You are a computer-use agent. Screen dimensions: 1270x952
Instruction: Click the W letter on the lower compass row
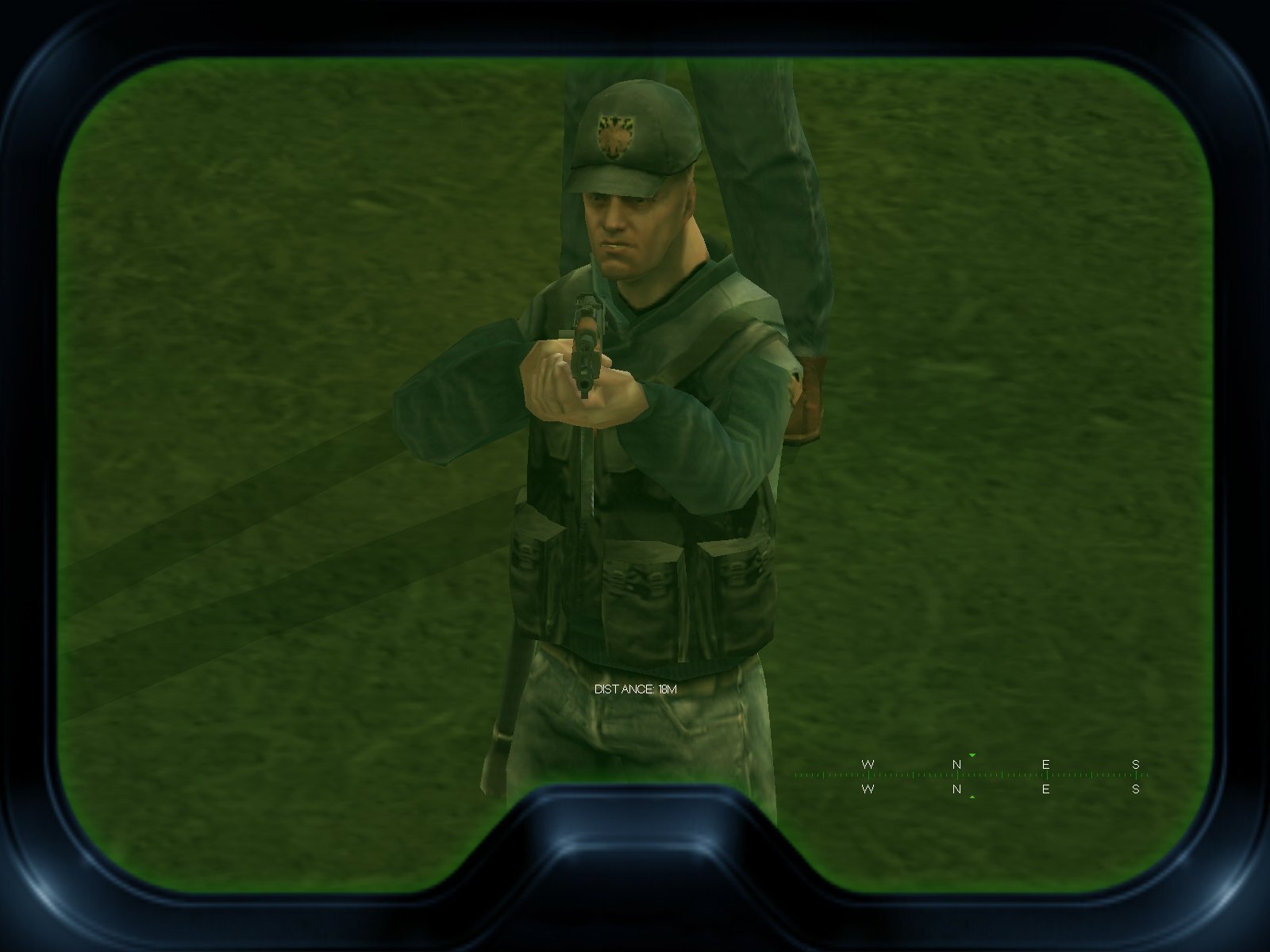coord(868,790)
